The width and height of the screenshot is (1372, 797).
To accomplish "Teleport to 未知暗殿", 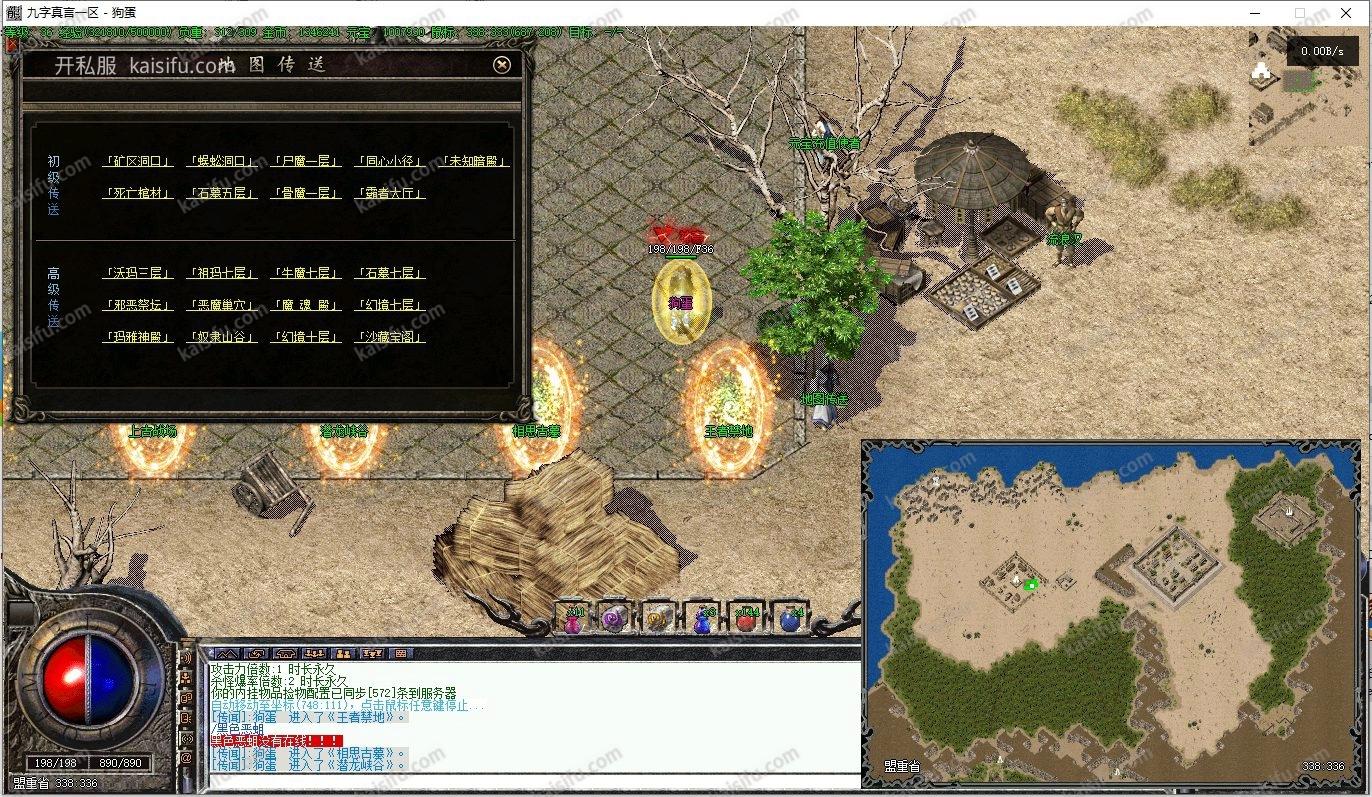I will pyautogui.click(x=475, y=161).
